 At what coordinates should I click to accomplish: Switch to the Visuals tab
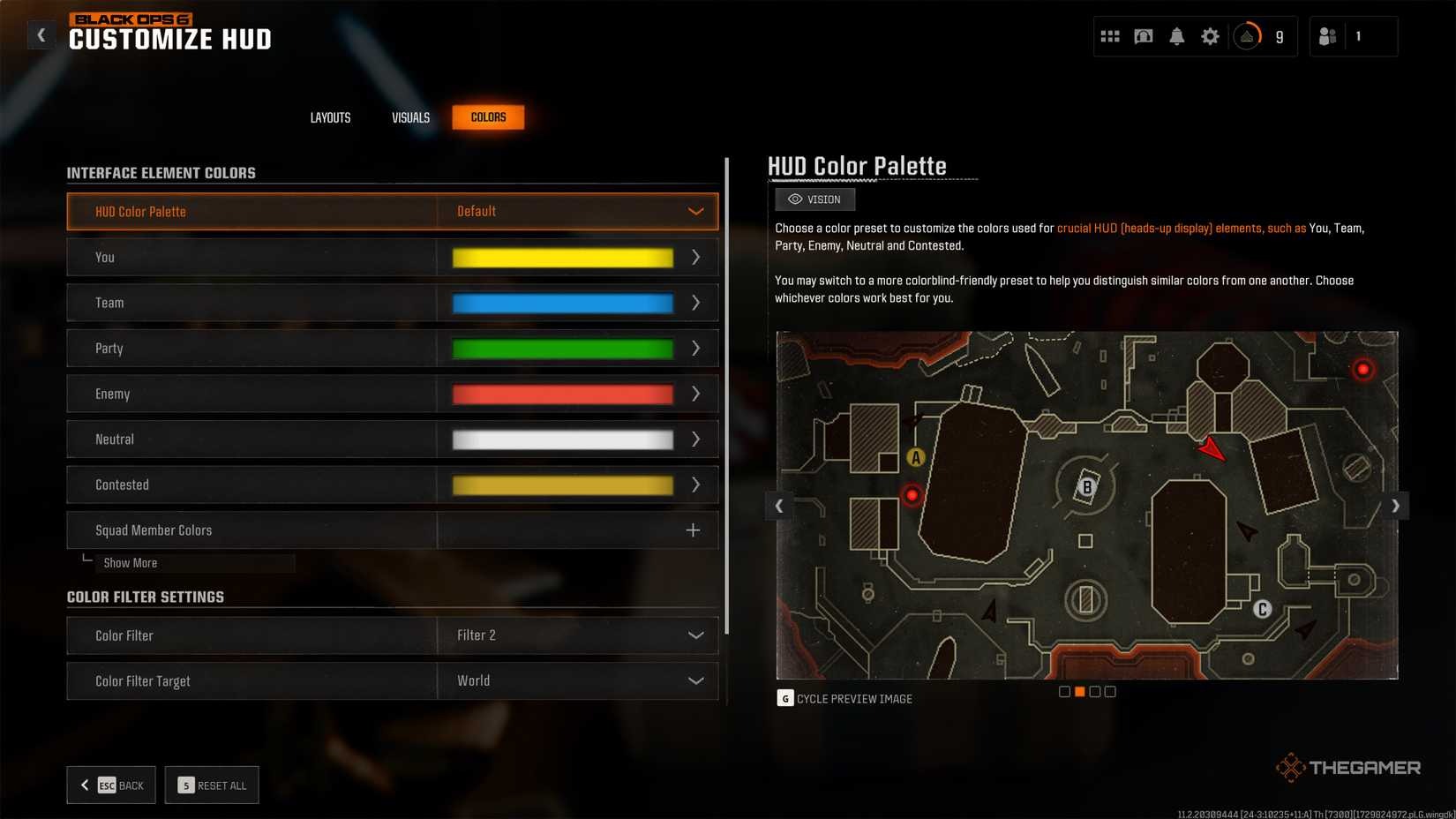pyautogui.click(x=409, y=116)
